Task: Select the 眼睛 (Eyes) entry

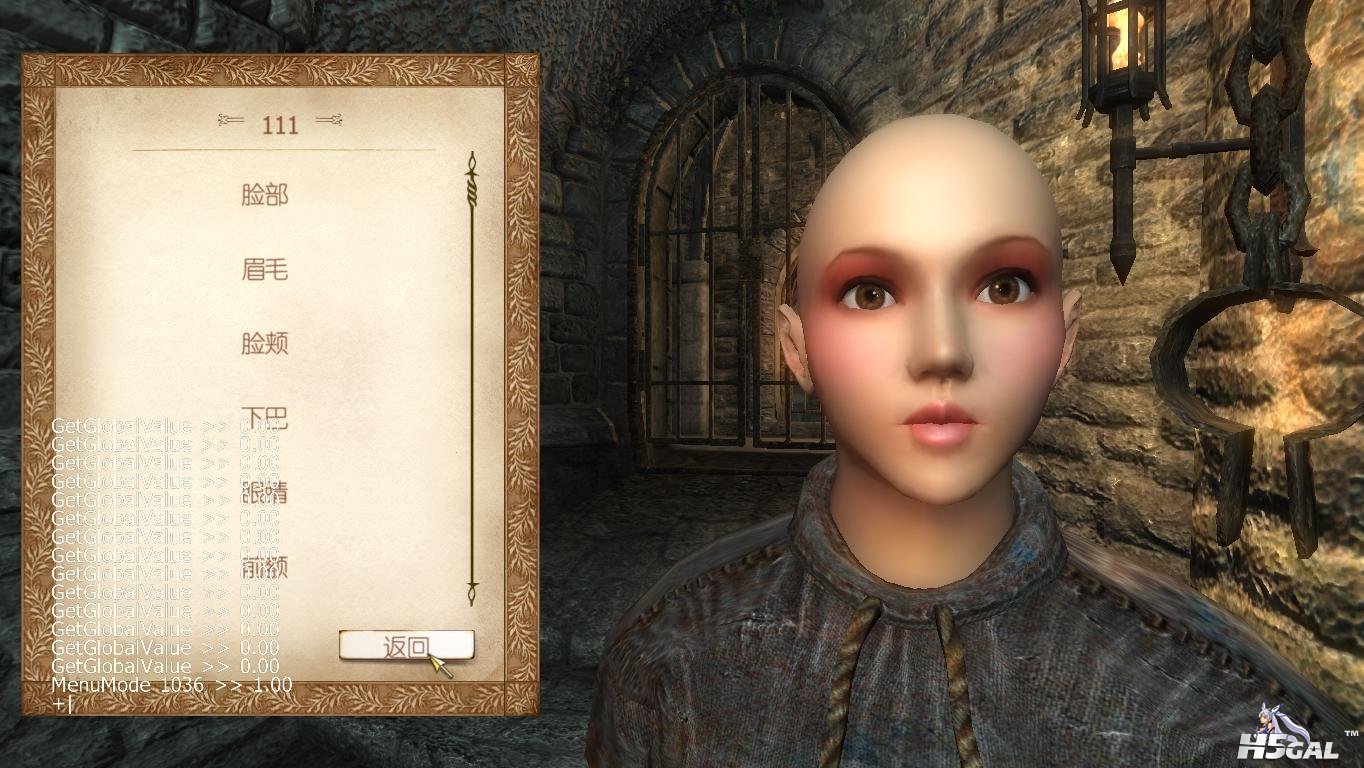Action: (264, 492)
